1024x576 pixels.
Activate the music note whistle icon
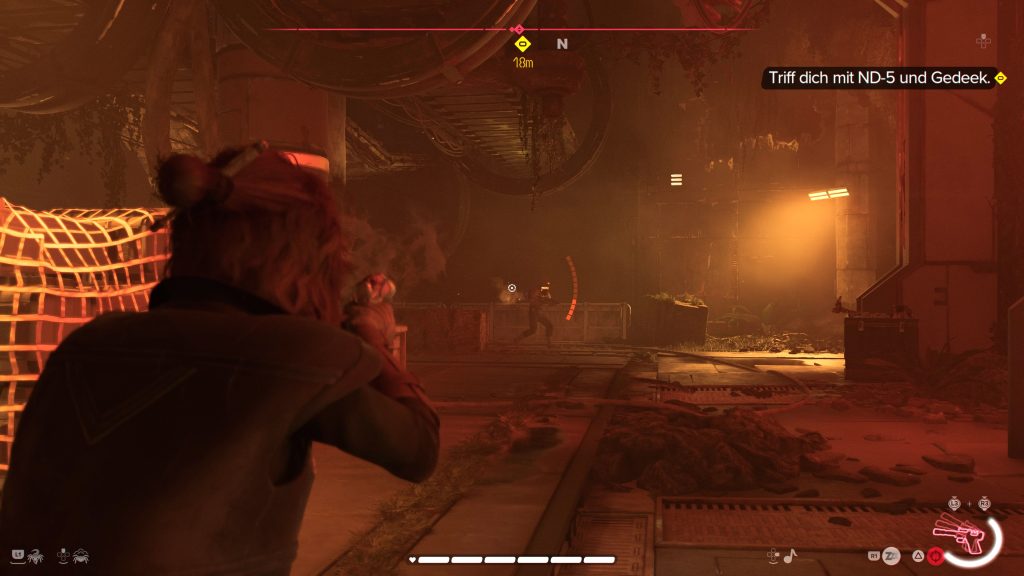click(x=789, y=554)
